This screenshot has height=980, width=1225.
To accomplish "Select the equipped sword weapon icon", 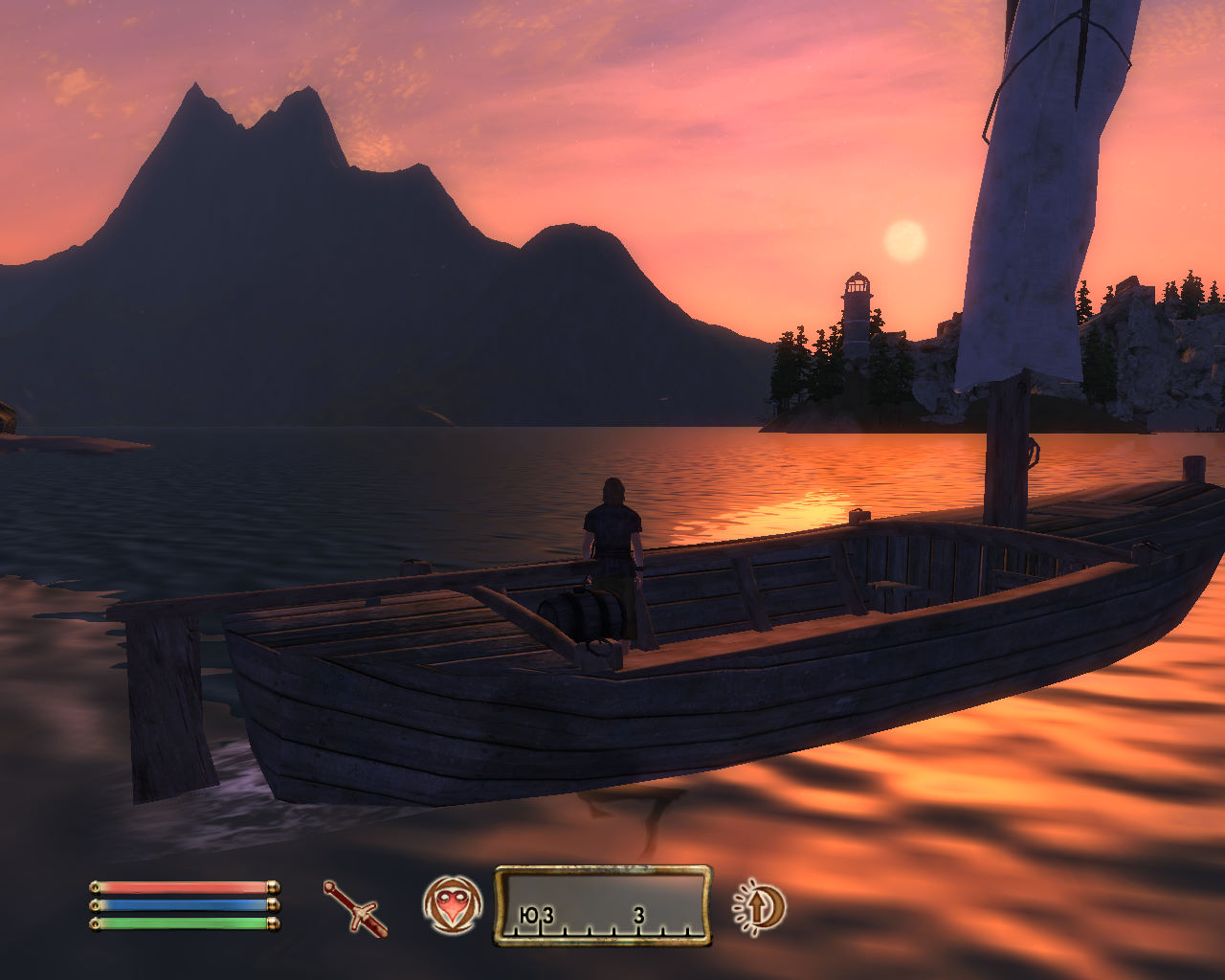I will [x=355, y=907].
